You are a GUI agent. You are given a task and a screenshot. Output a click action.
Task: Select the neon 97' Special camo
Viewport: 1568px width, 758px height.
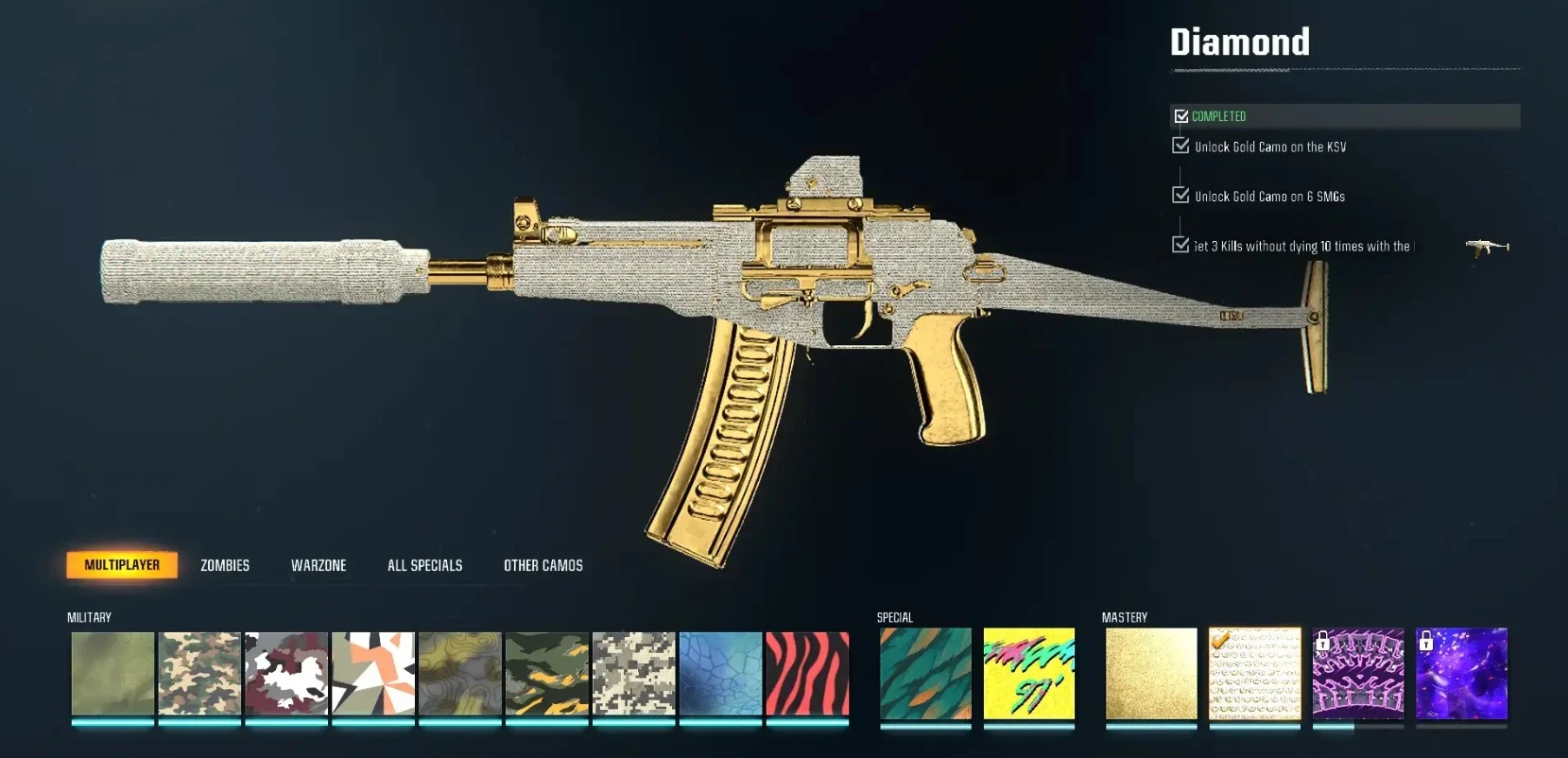(x=1030, y=676)
